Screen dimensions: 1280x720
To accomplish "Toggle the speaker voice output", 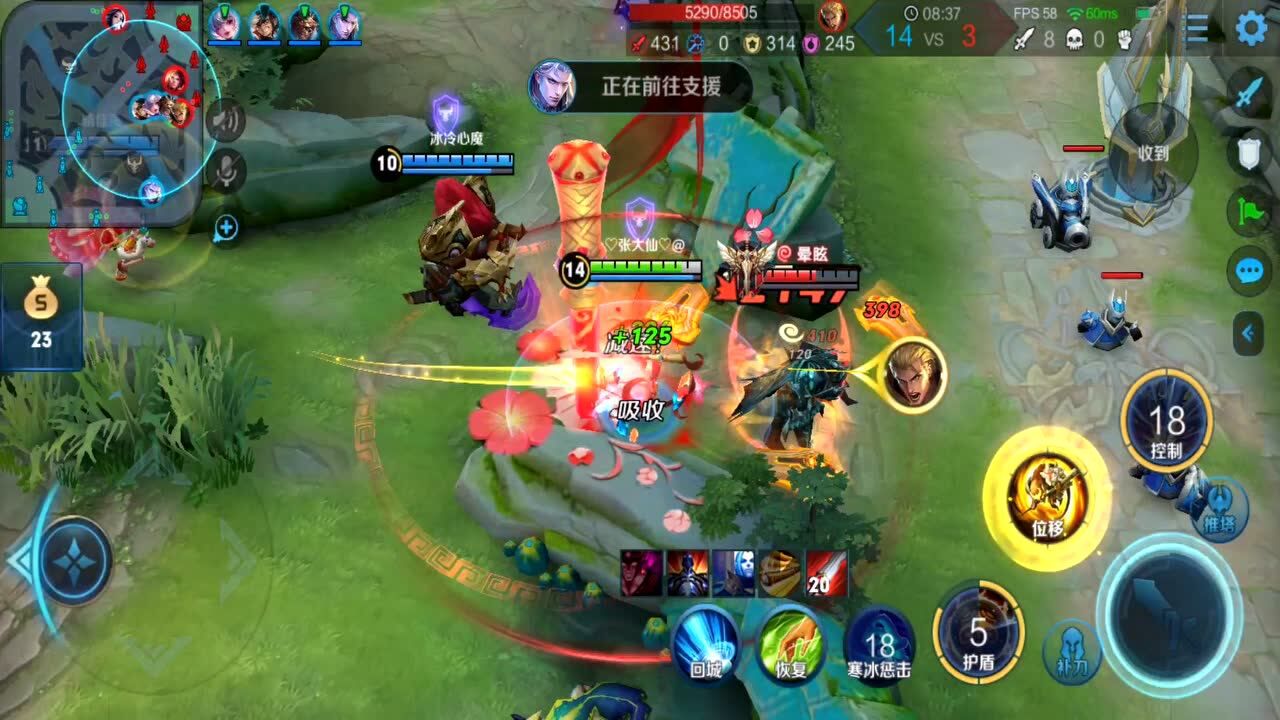I will point(227,122).
